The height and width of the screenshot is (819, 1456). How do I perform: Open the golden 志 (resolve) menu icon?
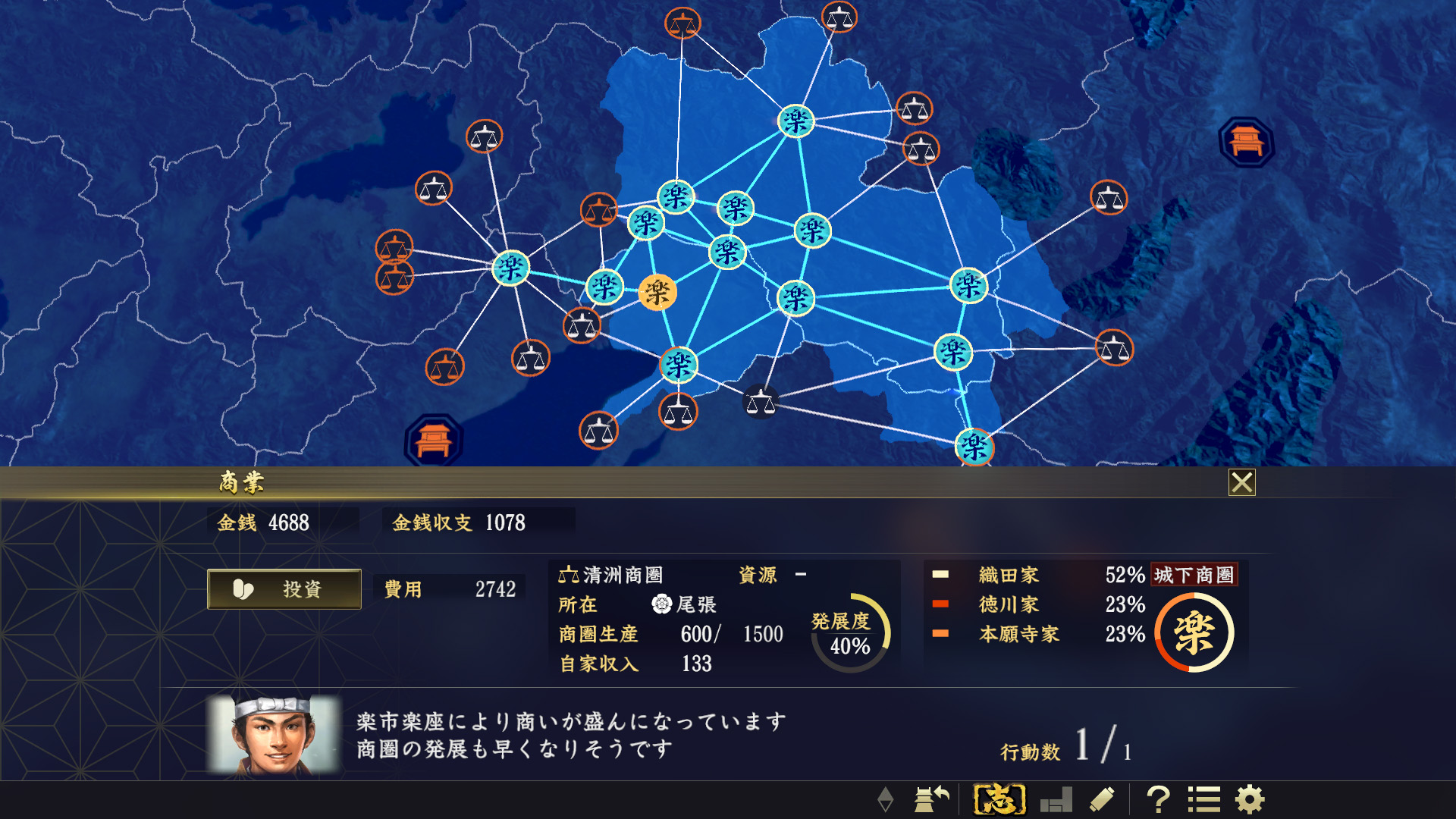(x=999, y=797)
